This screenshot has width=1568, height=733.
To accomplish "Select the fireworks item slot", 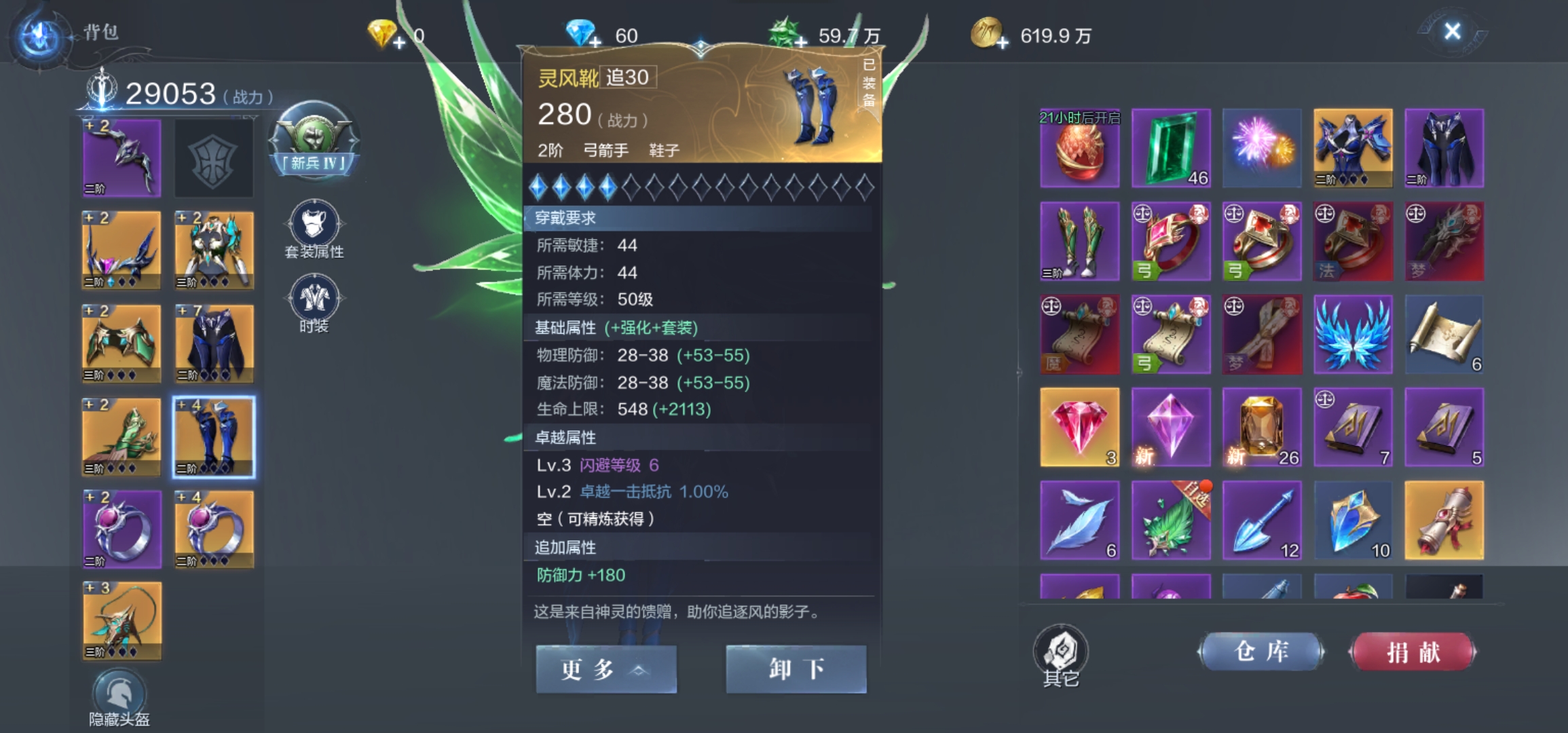I will click(1262, 148).
